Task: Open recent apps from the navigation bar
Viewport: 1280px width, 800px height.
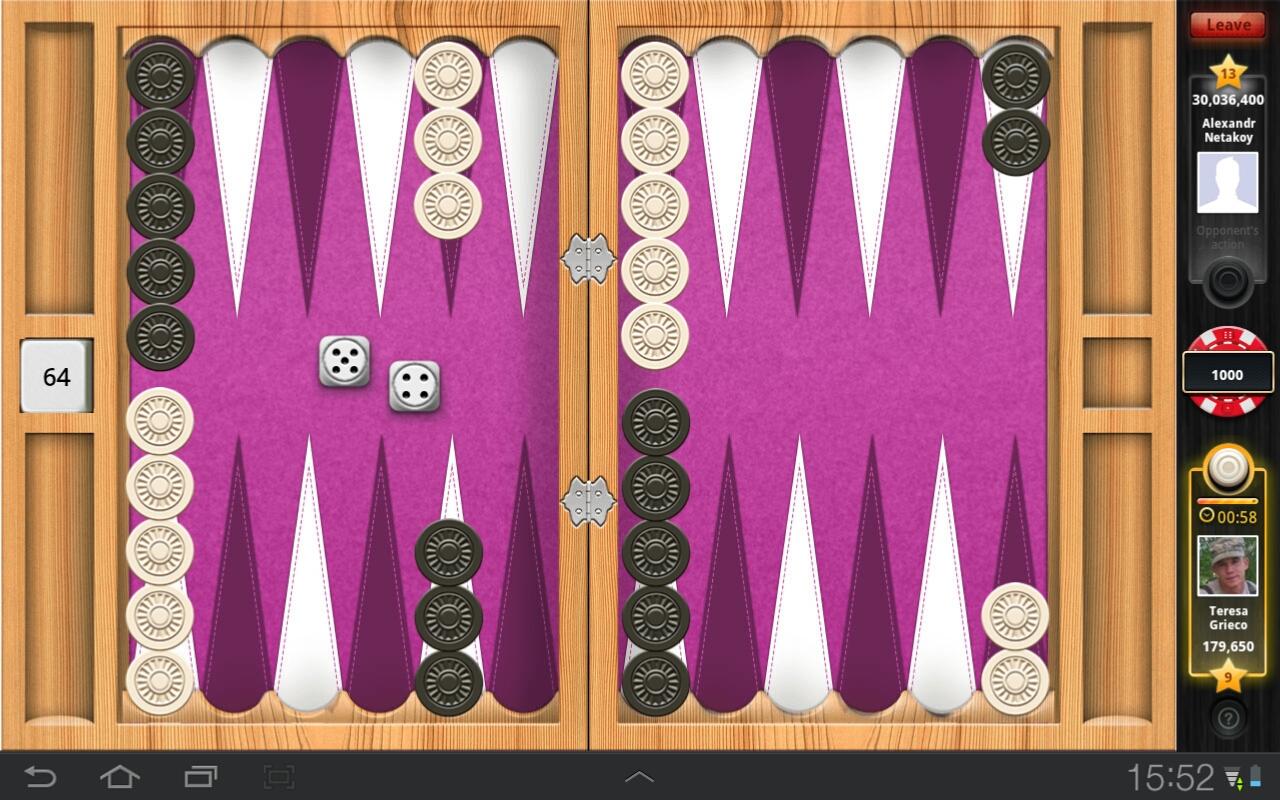Action: tap(199, 775)
